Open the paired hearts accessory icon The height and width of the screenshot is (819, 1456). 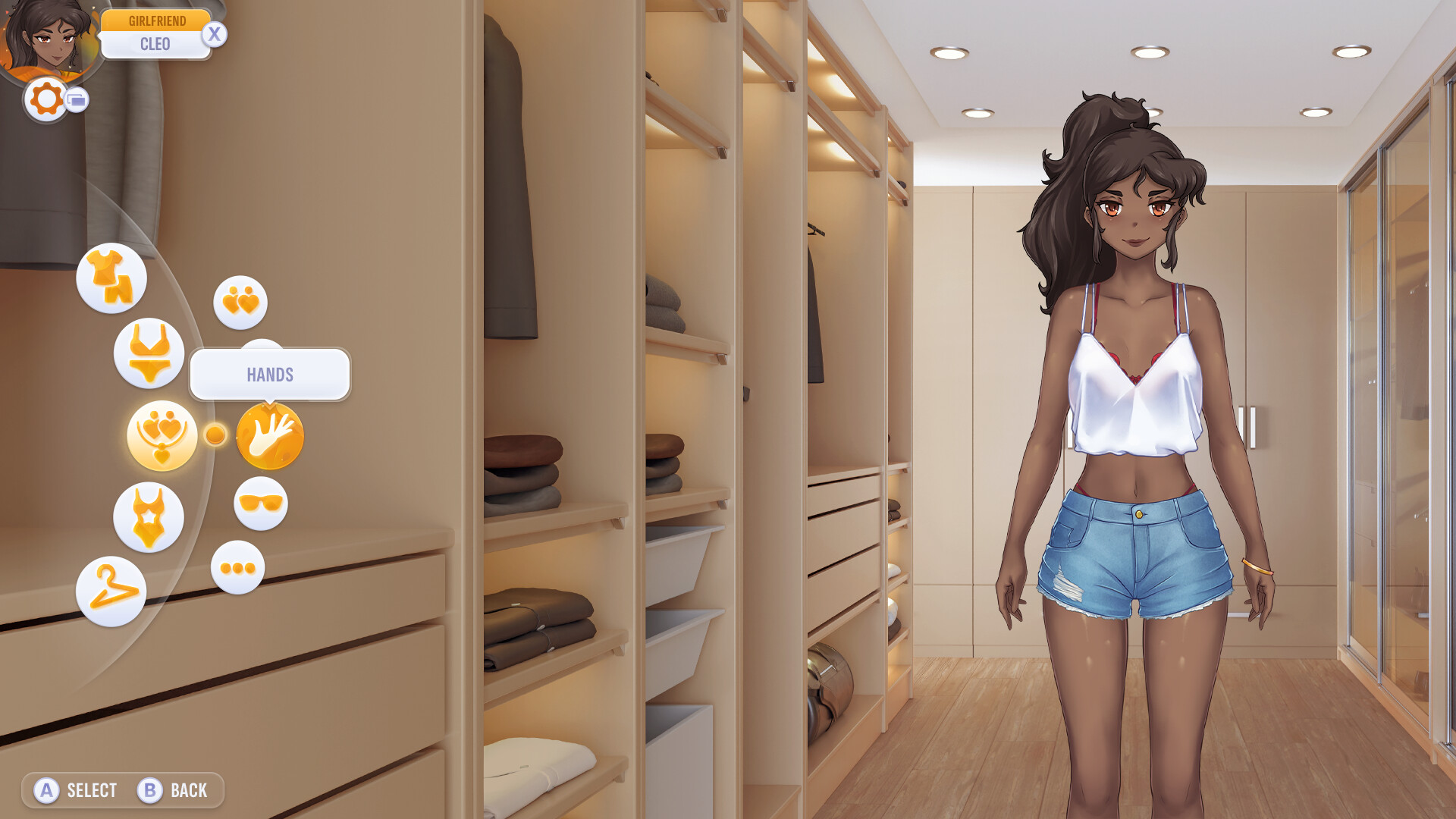tap(240, 302)
